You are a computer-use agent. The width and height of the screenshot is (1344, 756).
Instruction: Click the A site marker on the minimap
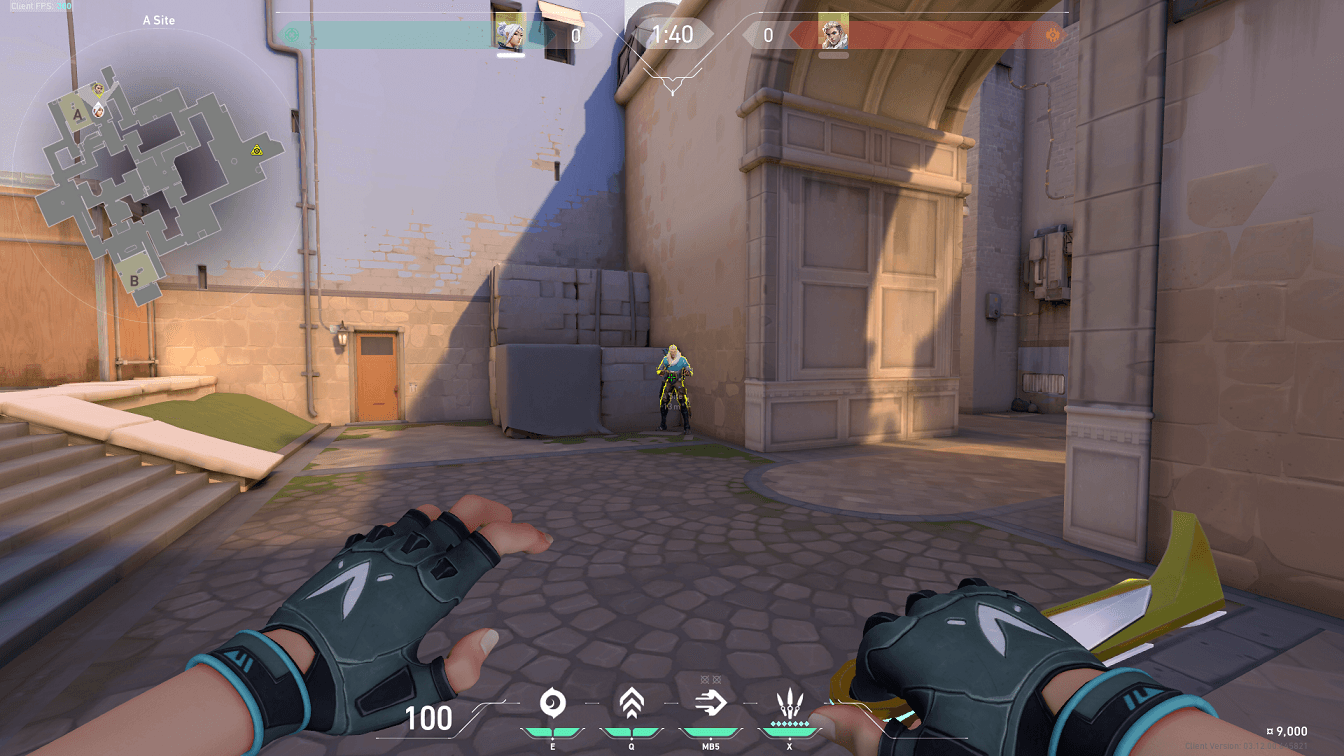click(x=78, y=115)
